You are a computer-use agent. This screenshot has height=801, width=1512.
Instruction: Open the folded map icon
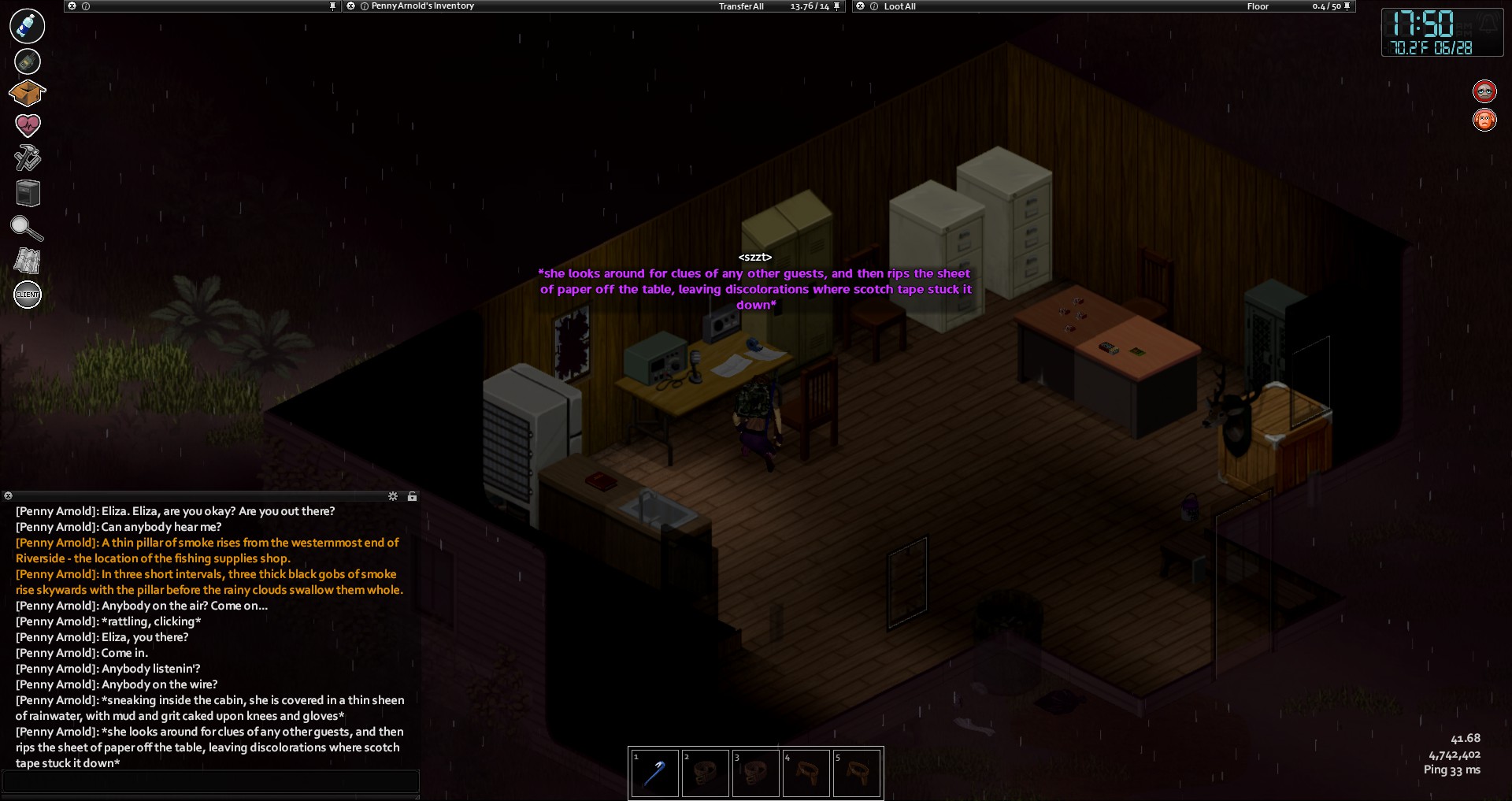tap(28, 261)
